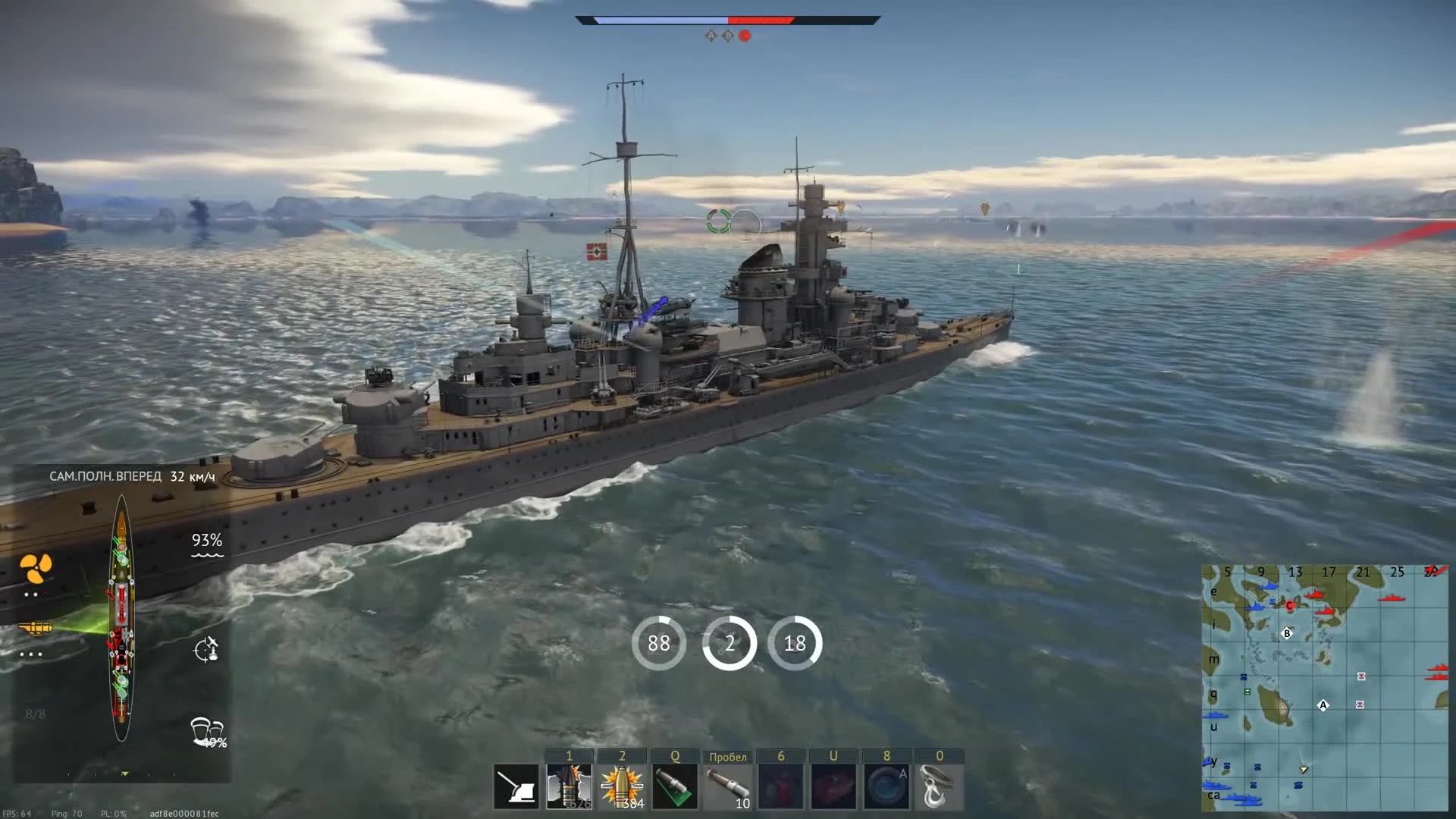Expand the dots indicator below the torpedo icon

(x=30, y=653)
